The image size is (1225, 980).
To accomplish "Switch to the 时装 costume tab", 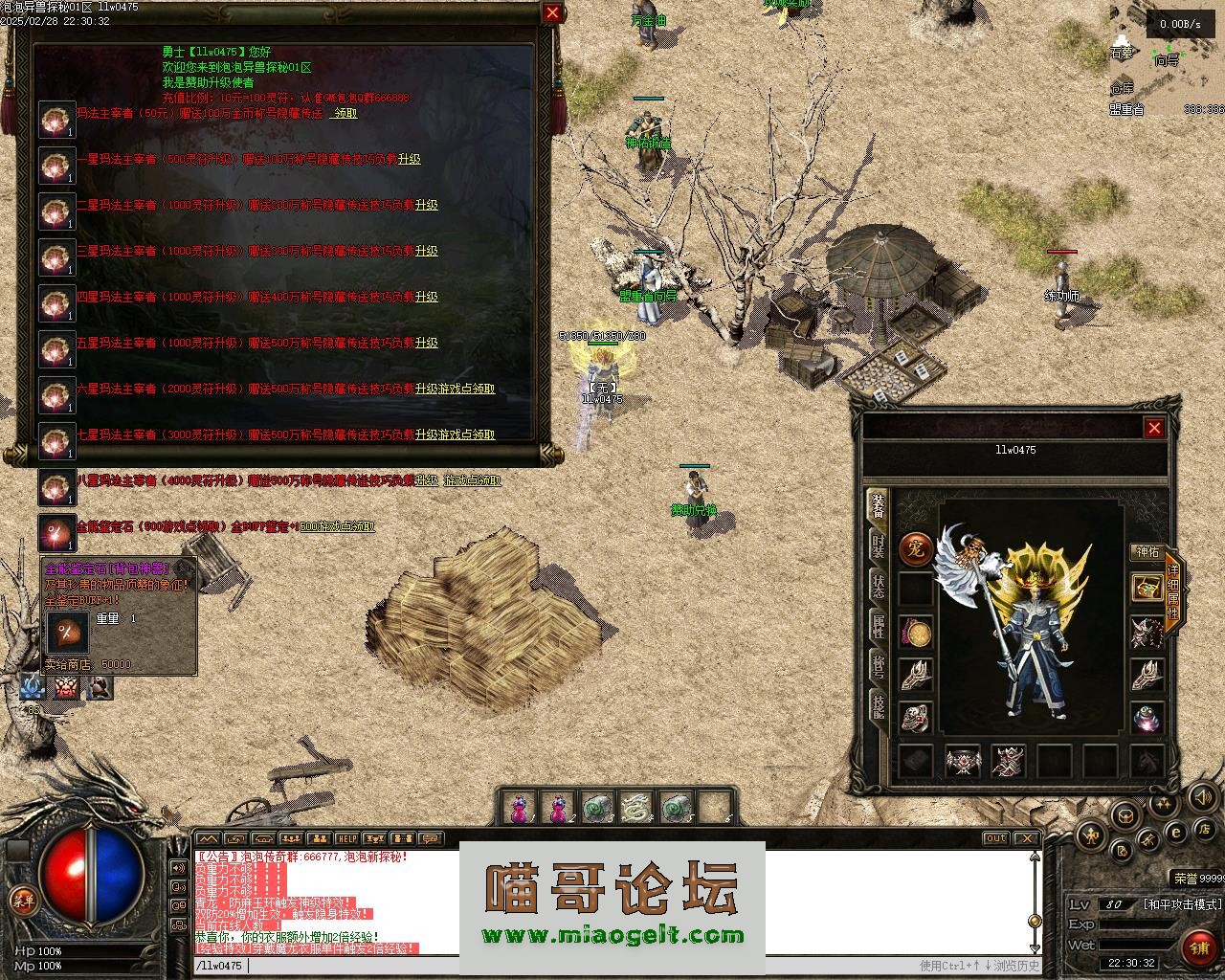I will [878, 545].
